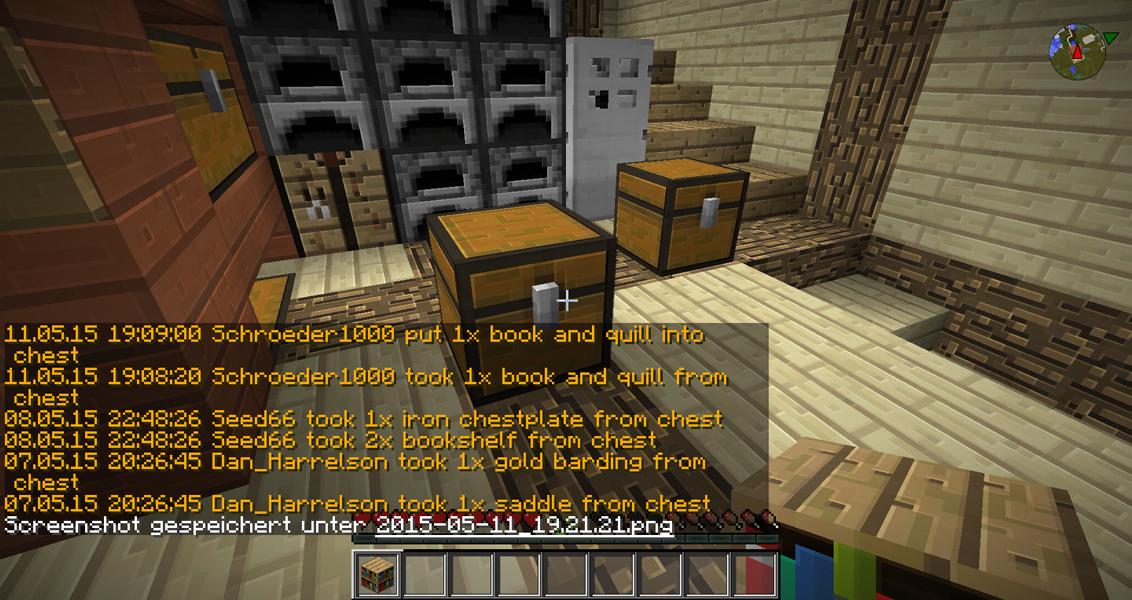Select the bookshelf hotbar slot
The height and width of the screenshot is (600, 1132).
(378, 574)
